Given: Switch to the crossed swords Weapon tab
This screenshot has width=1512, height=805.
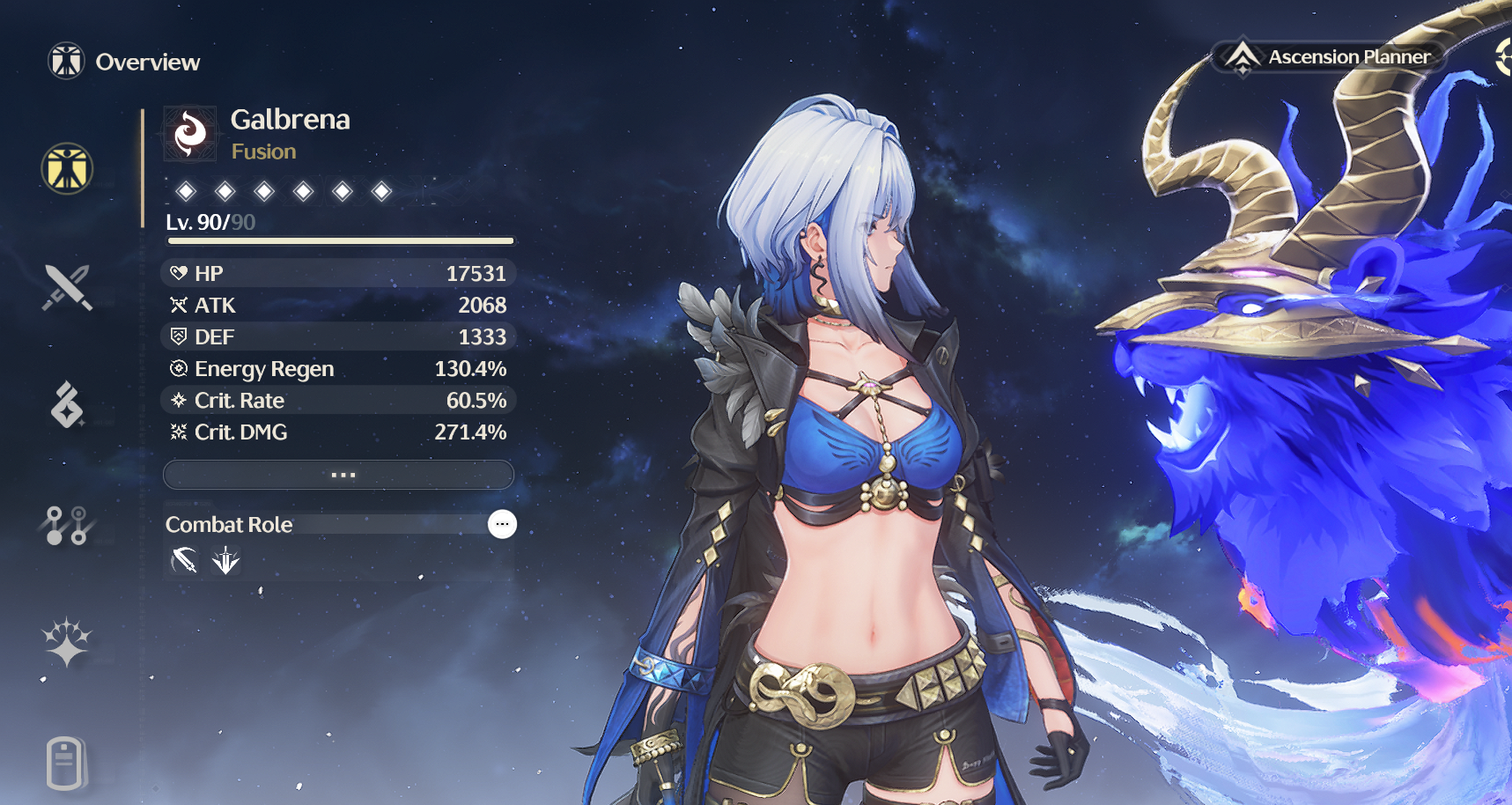Looking at the screenshot, I should click(67, 287).
